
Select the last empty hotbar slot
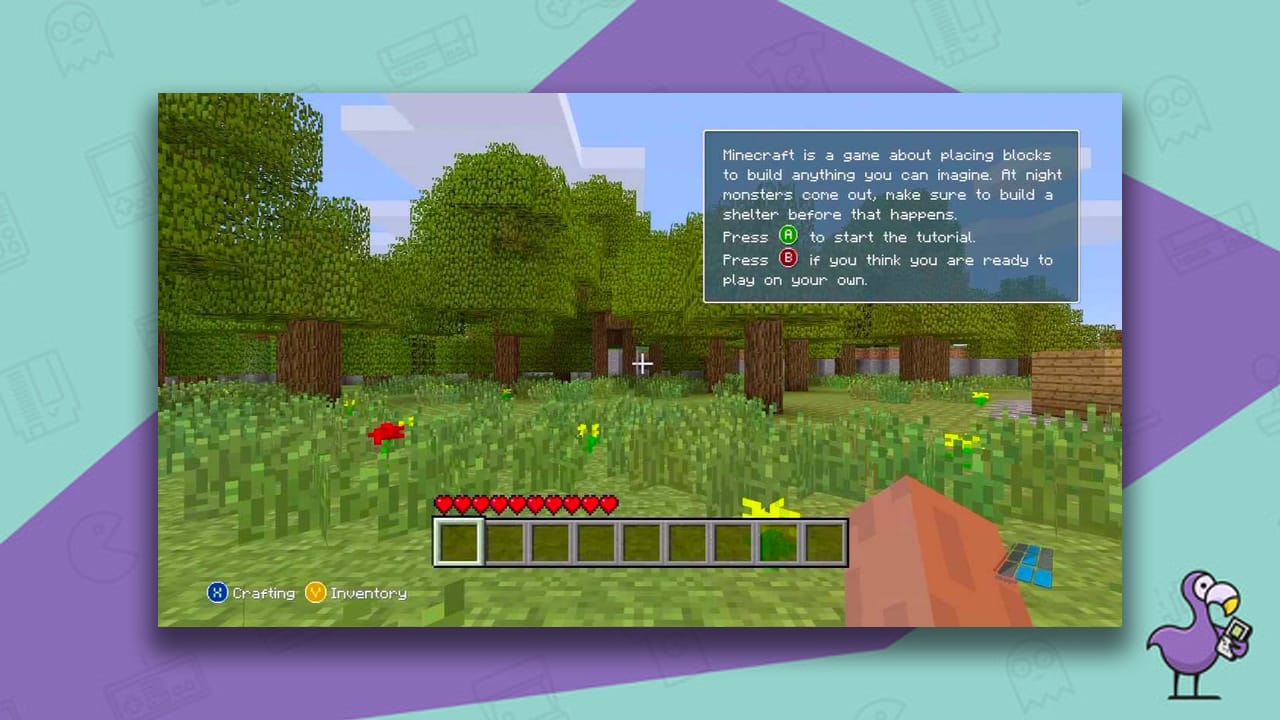pos(826,541)
